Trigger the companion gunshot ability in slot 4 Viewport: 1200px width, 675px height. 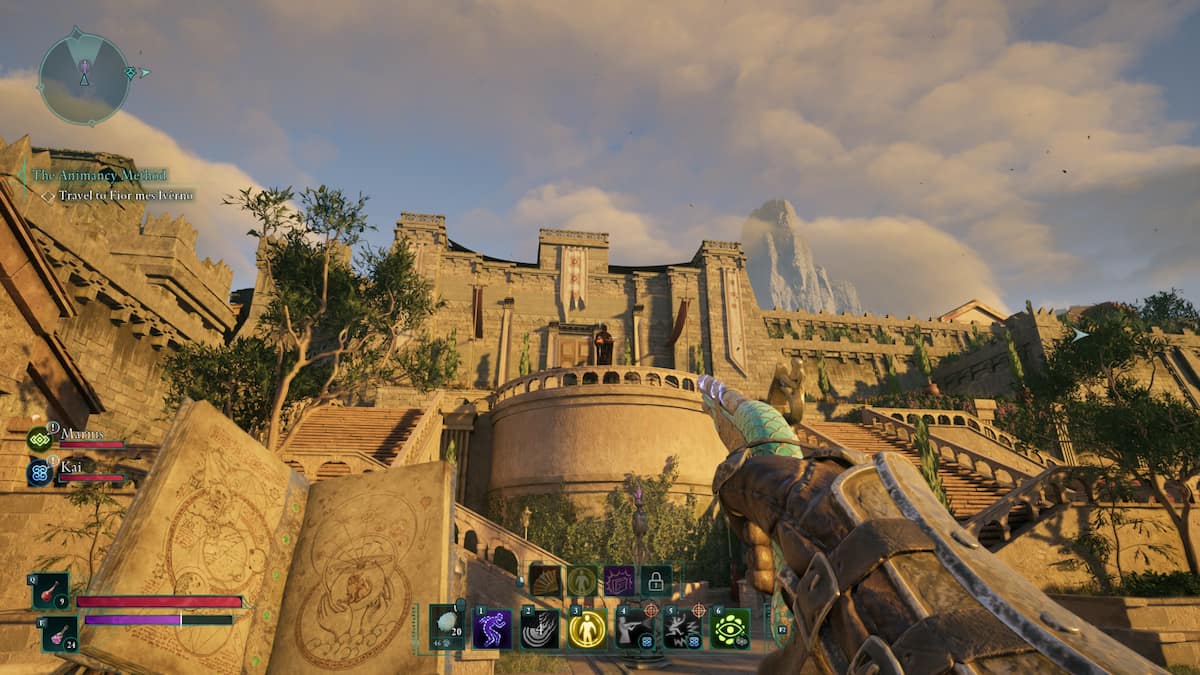pyautogui.click(x=635, y=629)
